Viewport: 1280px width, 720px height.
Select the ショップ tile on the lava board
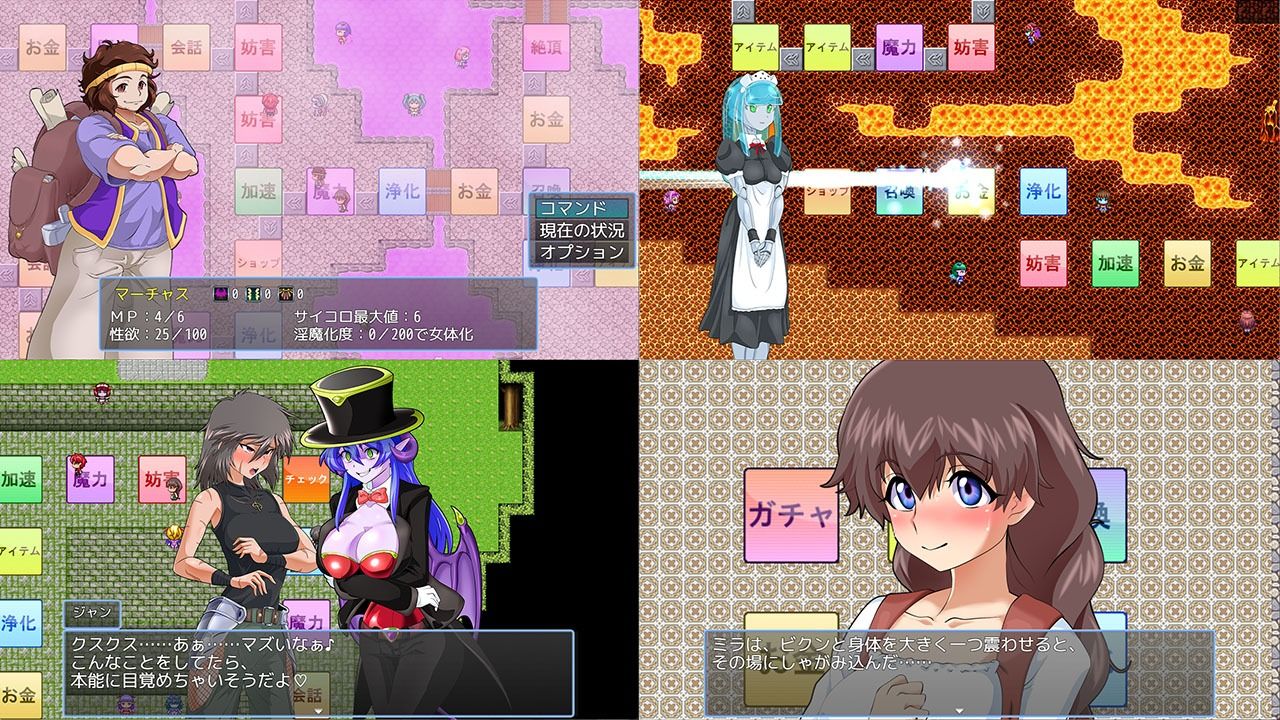coord(827,190)
